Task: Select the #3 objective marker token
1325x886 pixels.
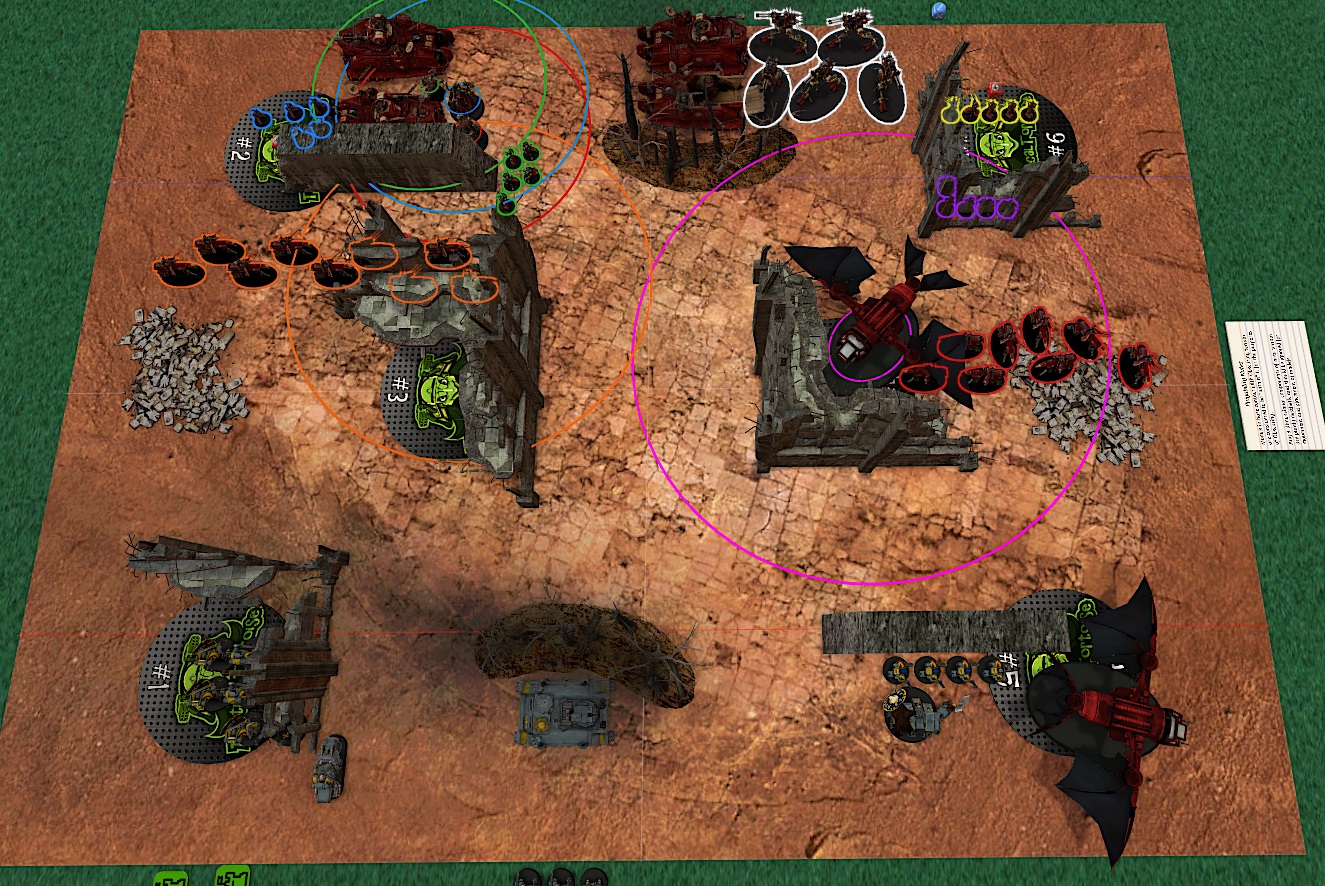Action: point(425,397)
